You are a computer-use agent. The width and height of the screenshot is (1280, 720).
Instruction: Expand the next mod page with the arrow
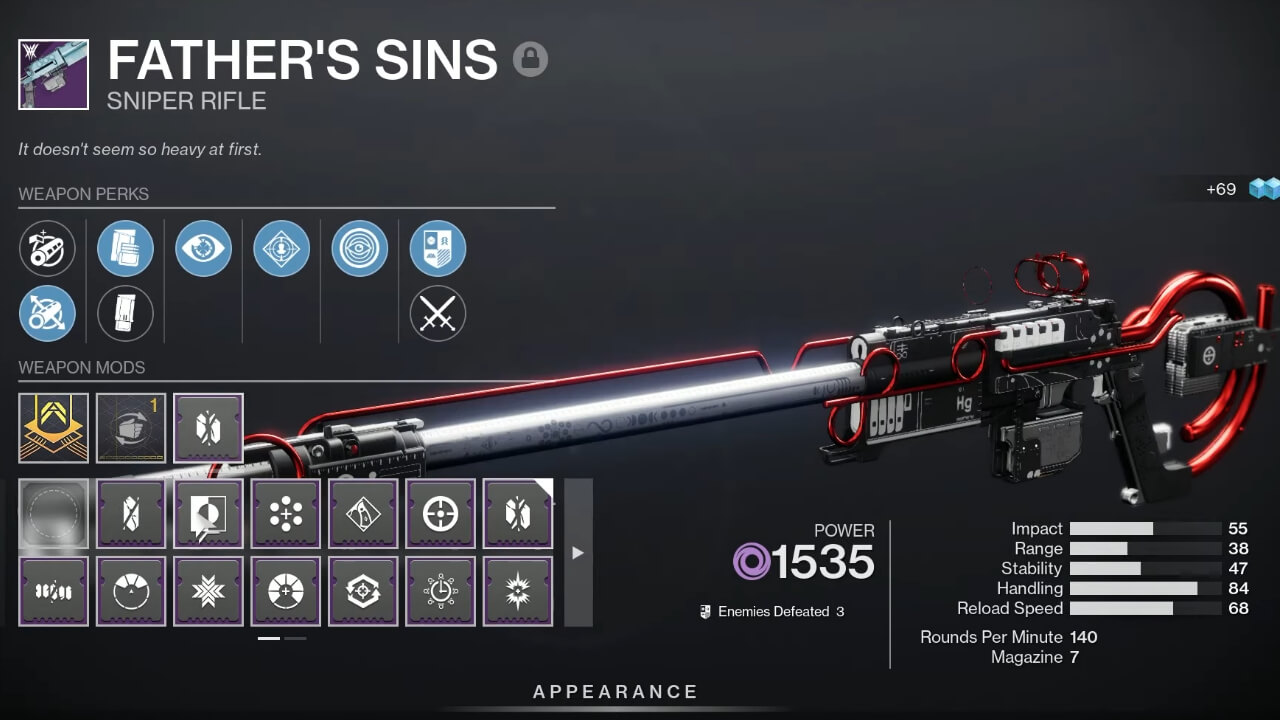(x=578, y=551)
